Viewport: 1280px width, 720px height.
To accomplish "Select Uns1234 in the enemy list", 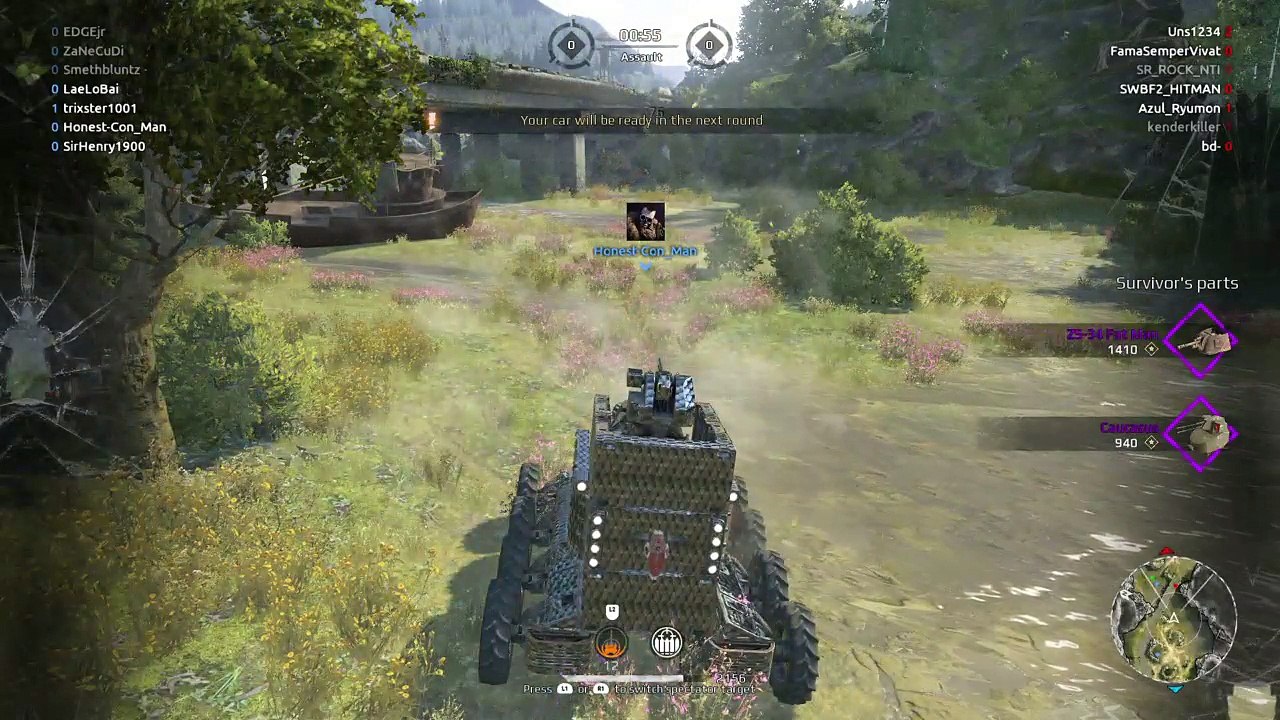I will click(1193, 32).
